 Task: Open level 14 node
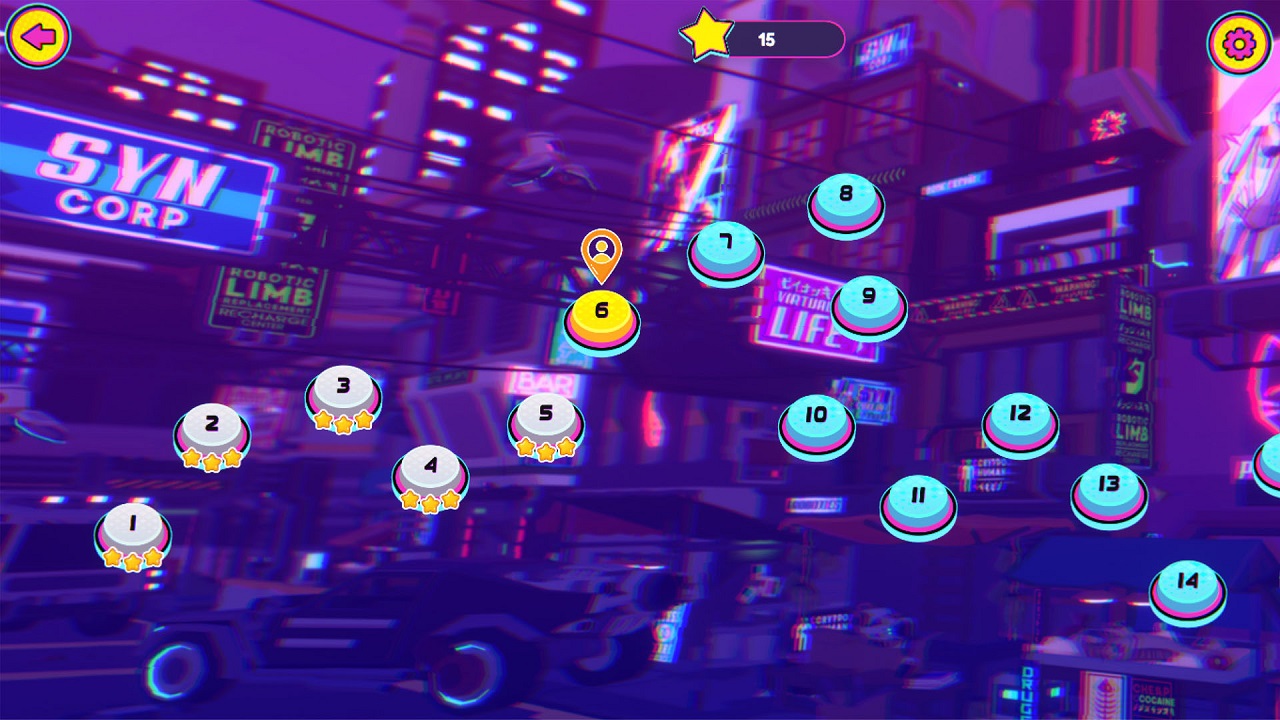pos(1188,586)
